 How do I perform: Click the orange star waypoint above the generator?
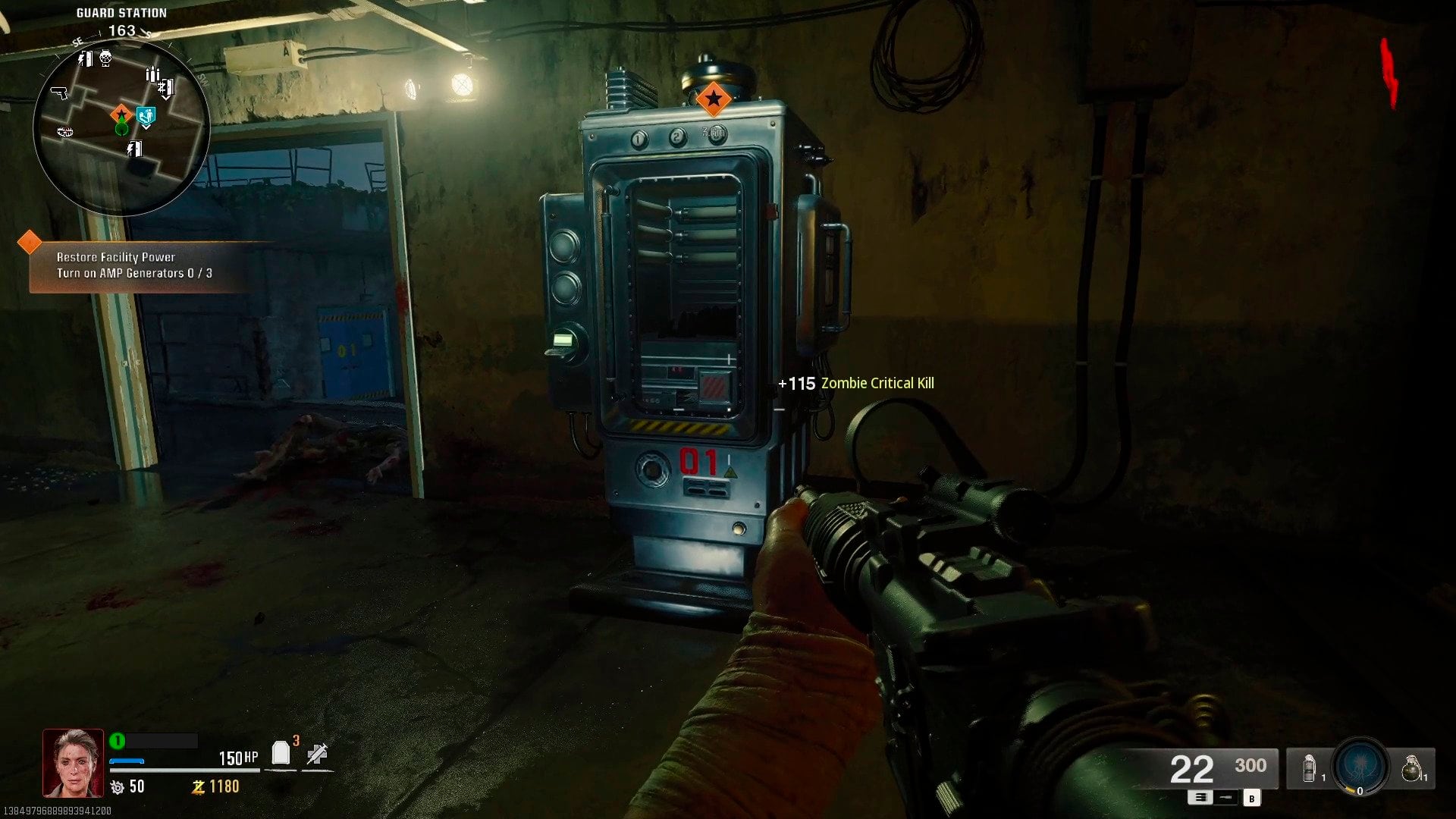pyautogui.click(x=713, y=99)
